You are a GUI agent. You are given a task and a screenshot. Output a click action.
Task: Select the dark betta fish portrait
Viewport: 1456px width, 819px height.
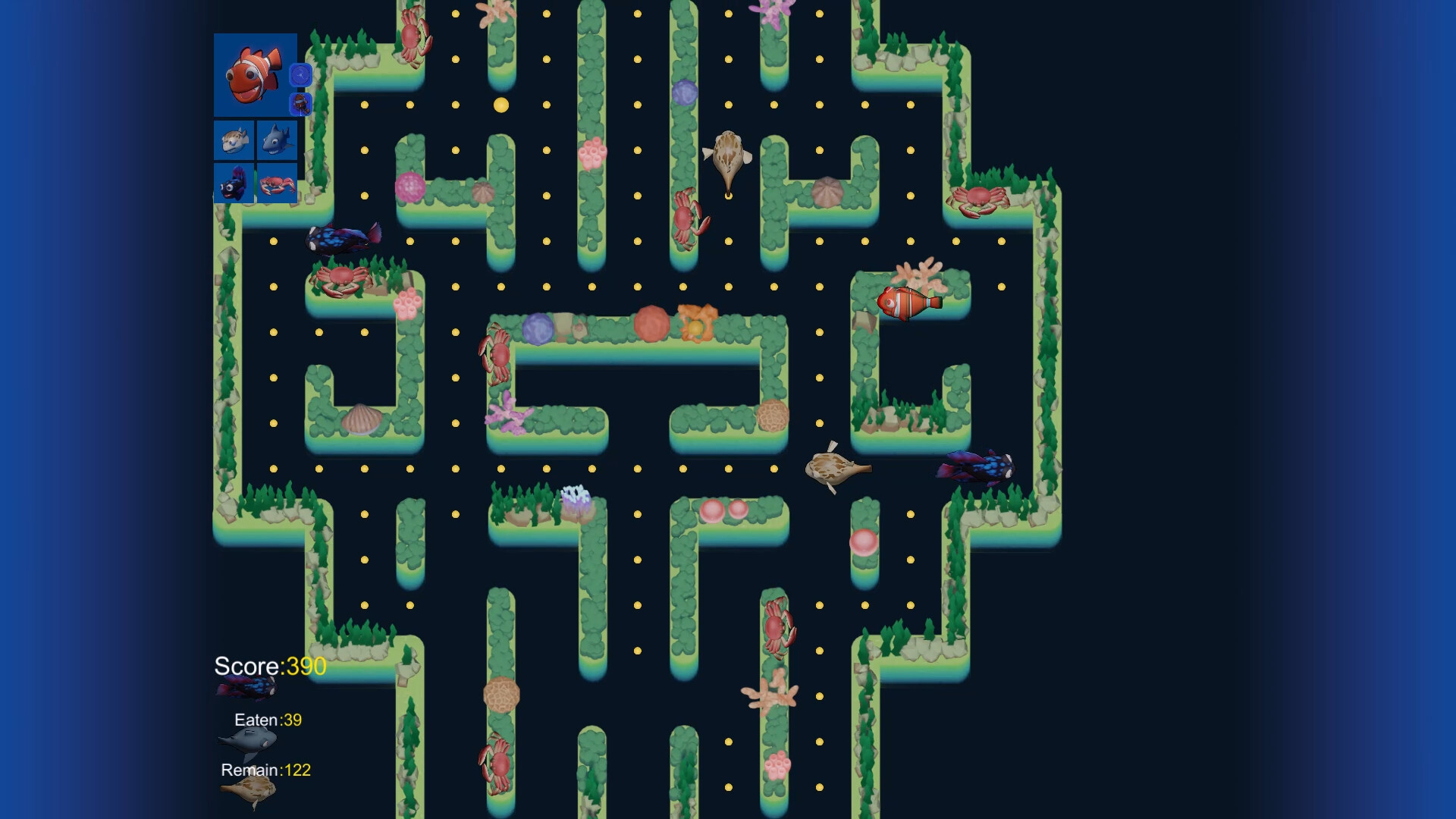[x=235, y=184]
